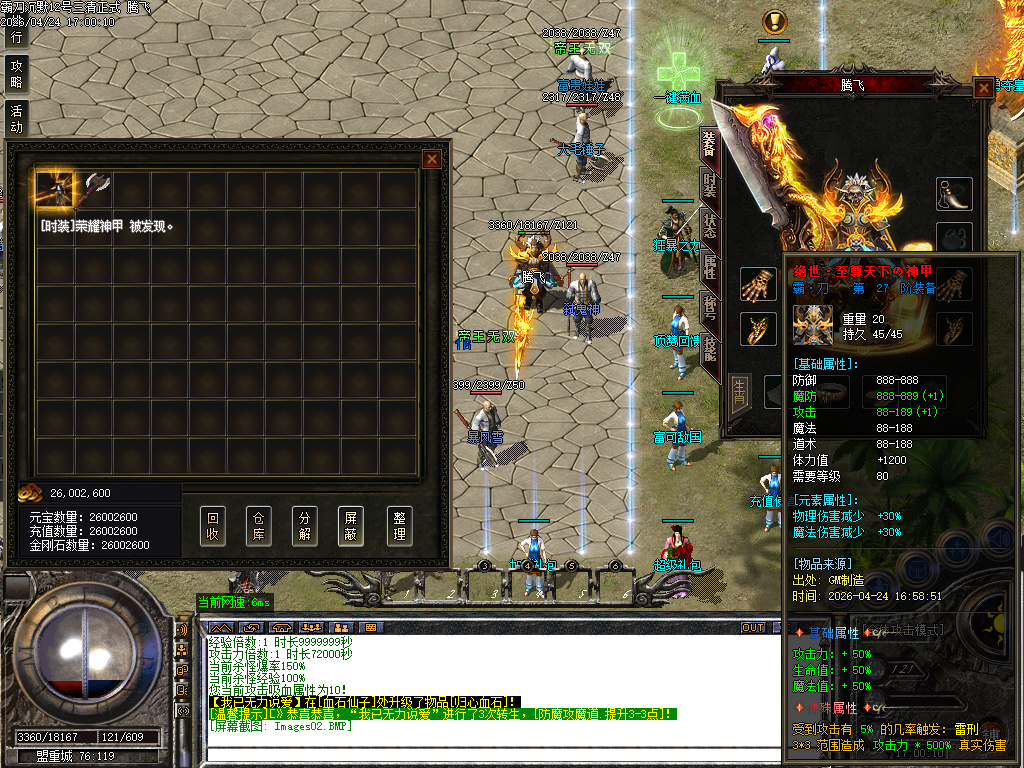Select the glowing armor item in bag

pyautogui.click(x=55, y=188)
